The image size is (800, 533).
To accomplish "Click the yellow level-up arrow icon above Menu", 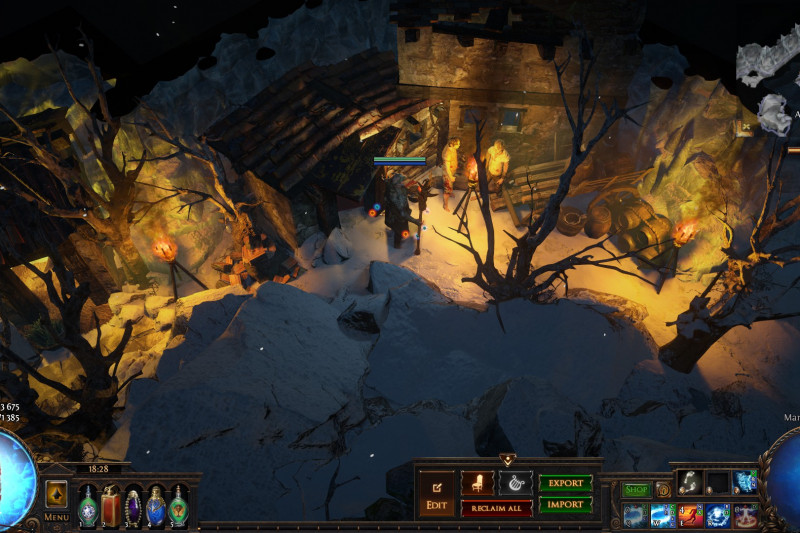I will tap(56, 493).
